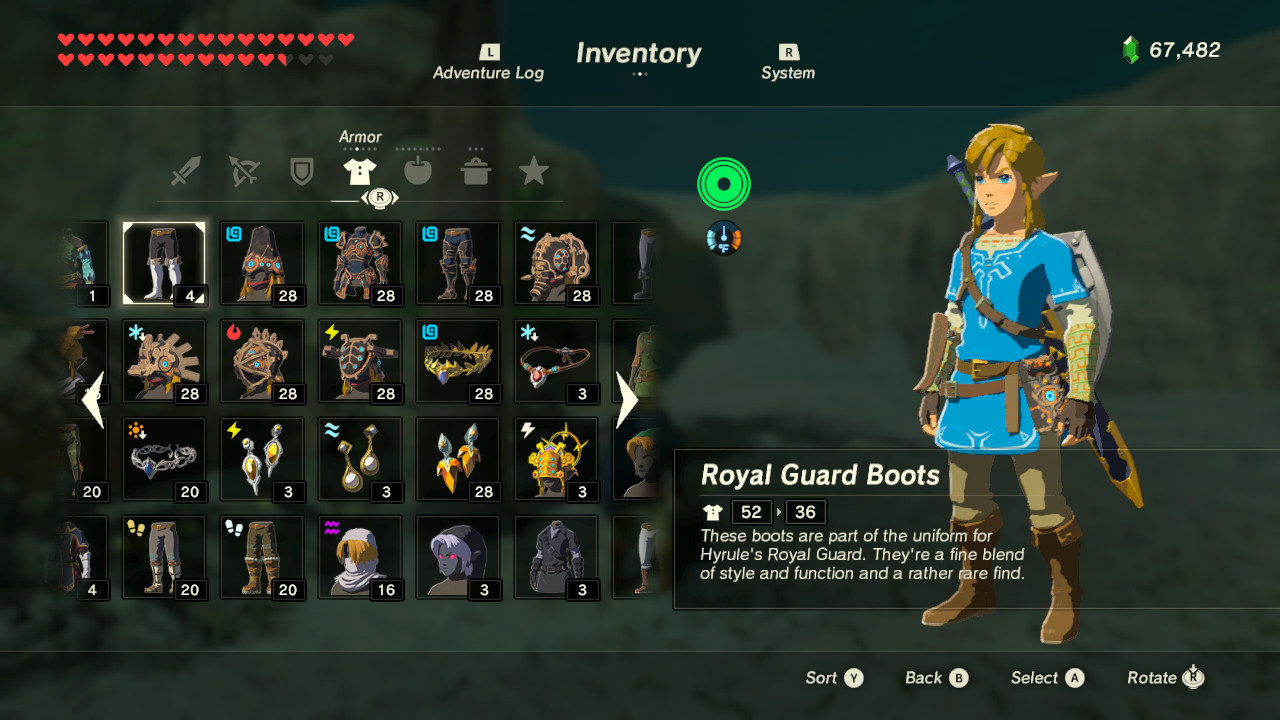Select the Dark Link head armor

(458, 557)
